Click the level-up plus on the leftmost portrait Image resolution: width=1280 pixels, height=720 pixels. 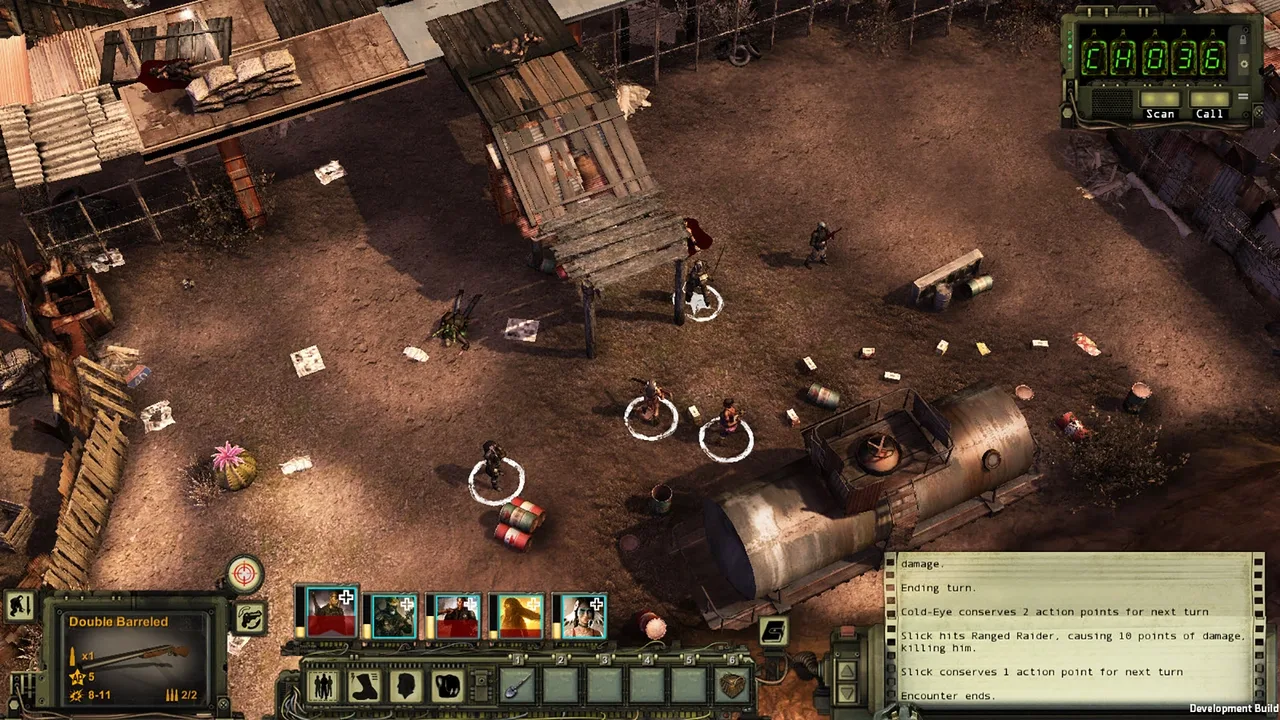tap(346, 599)
